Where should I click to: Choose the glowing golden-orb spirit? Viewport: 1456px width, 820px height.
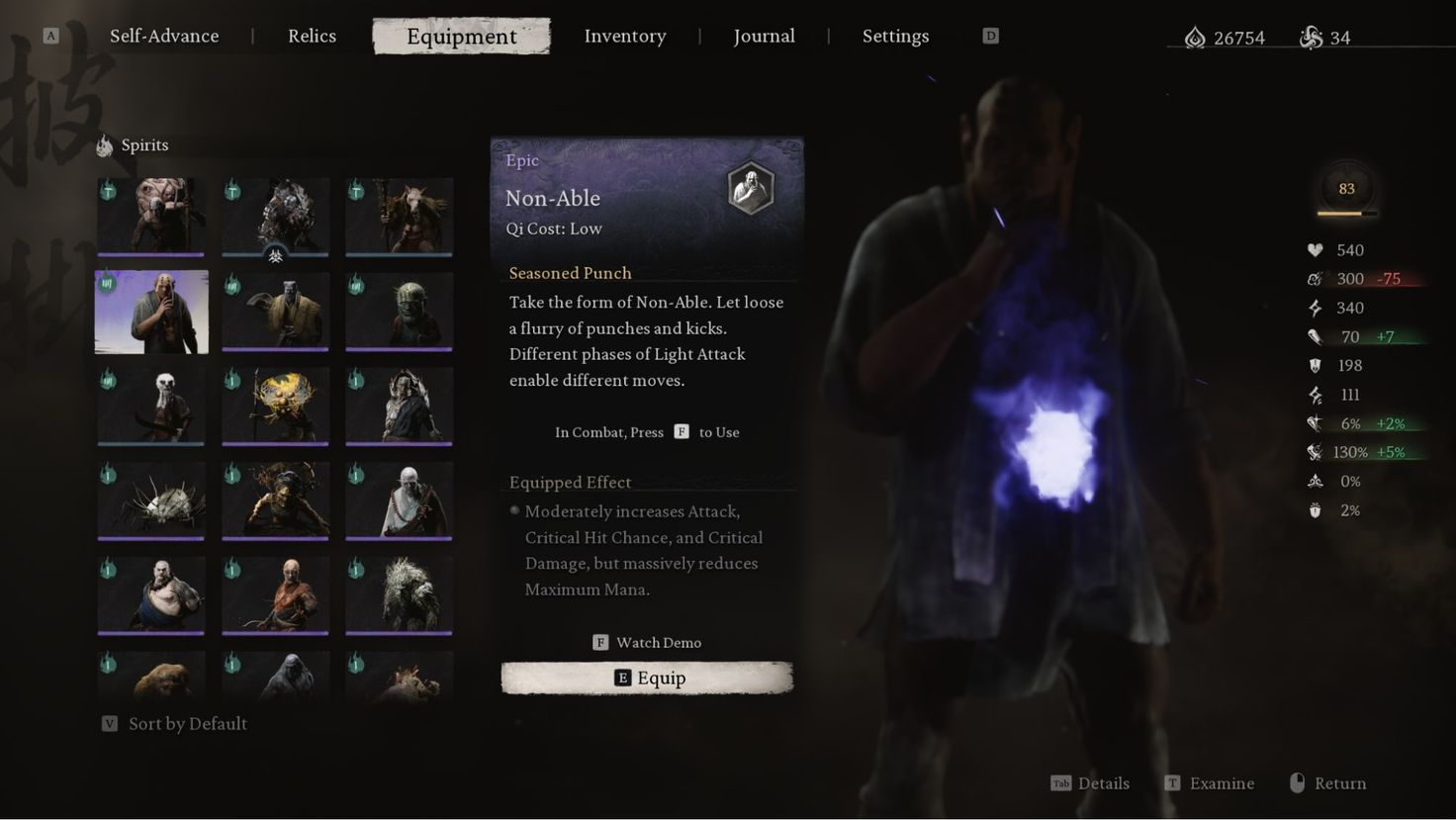coord(275,406)
